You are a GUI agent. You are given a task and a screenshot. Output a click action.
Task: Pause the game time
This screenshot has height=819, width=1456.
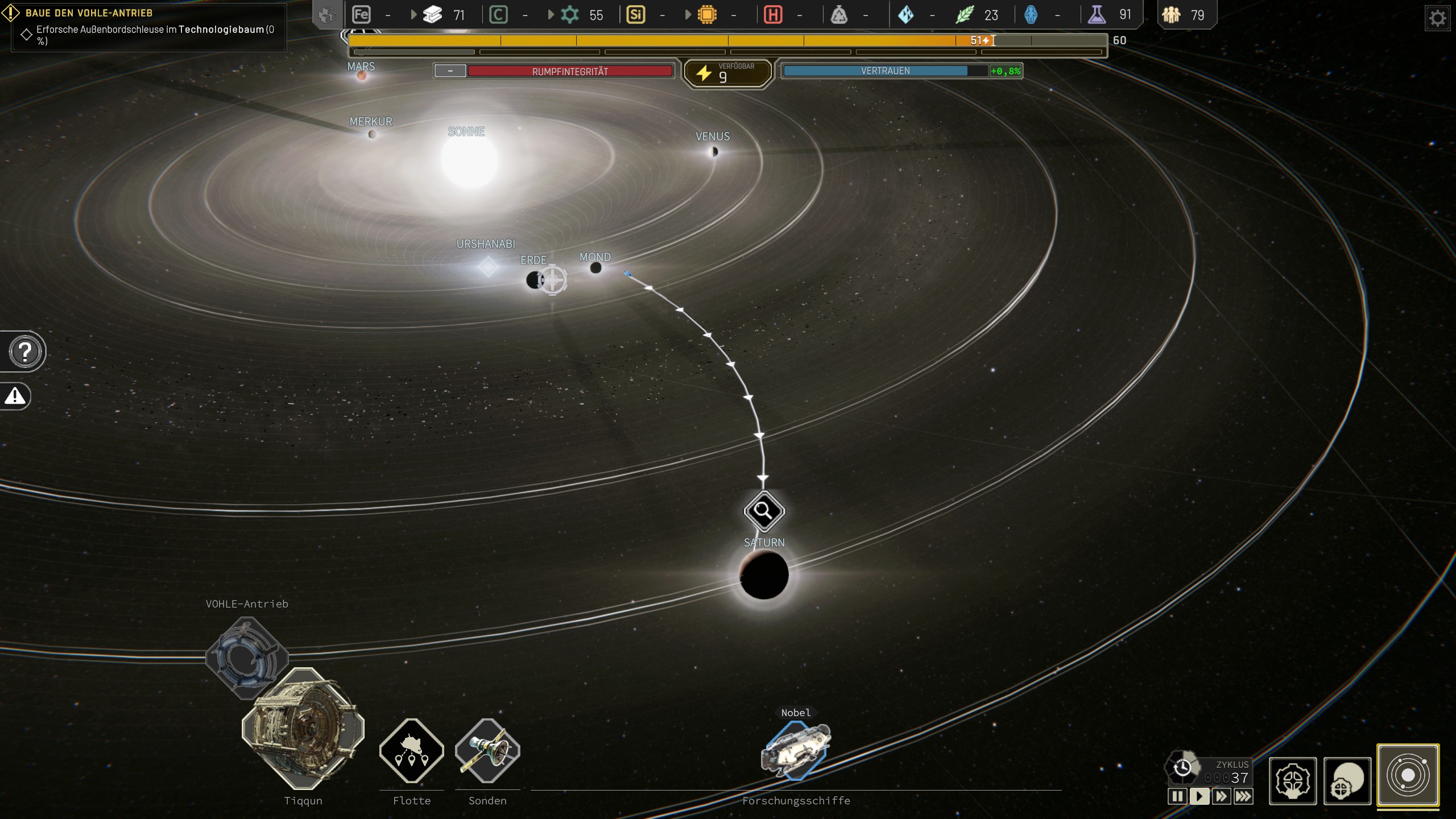click(1177, 796)
